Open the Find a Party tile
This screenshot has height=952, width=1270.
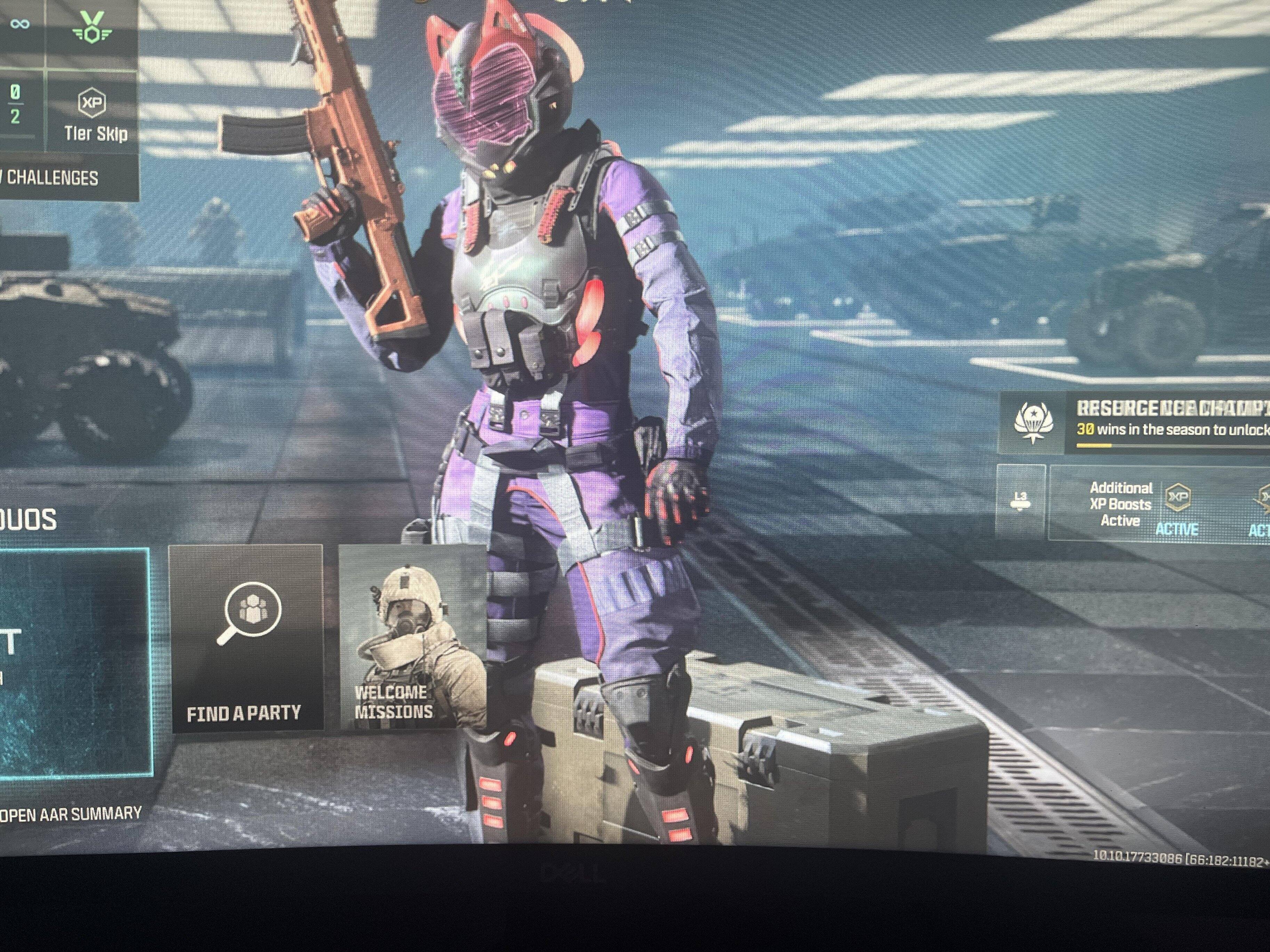click(246, 638)
